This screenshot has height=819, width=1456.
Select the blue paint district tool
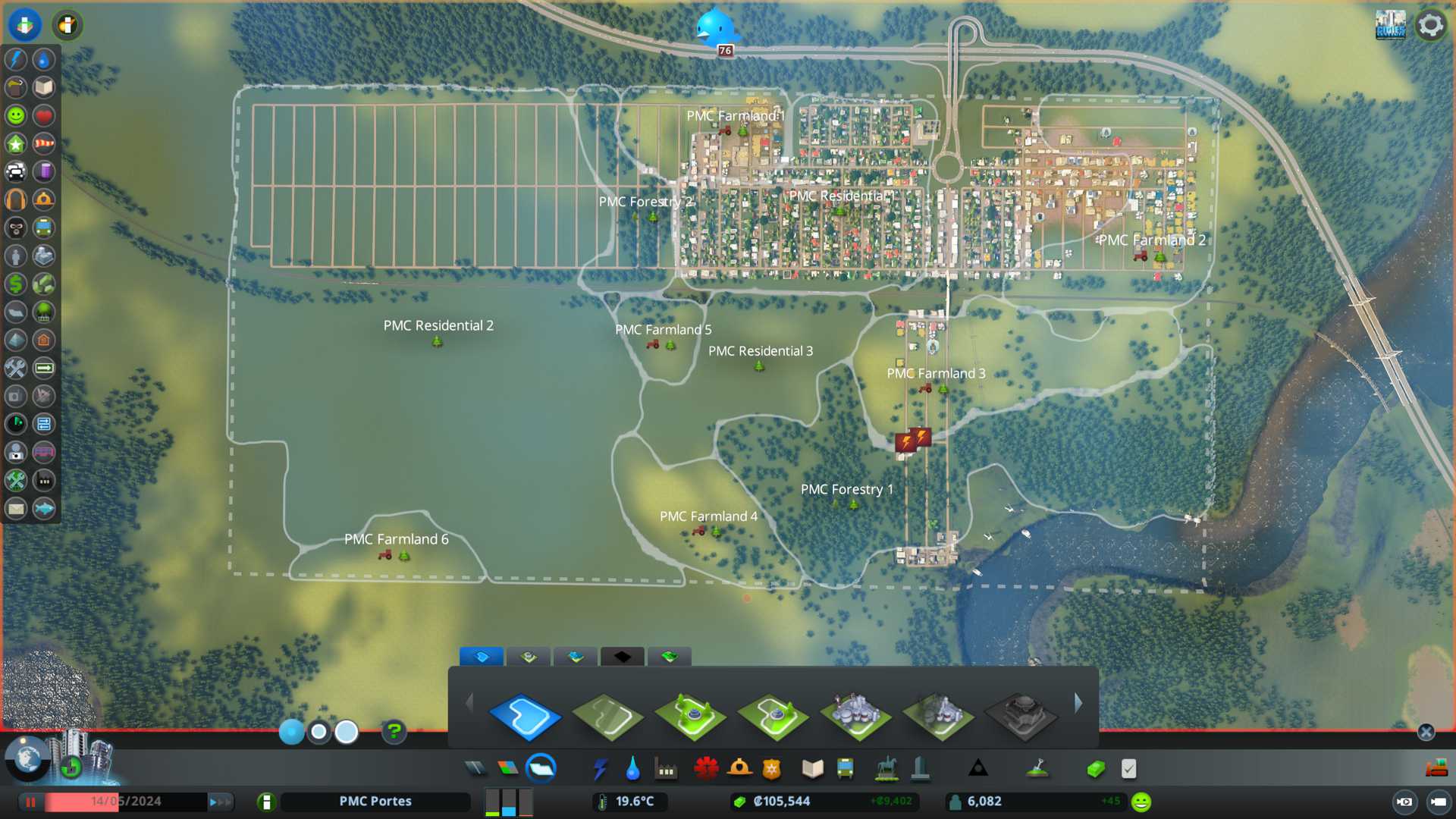525,715
